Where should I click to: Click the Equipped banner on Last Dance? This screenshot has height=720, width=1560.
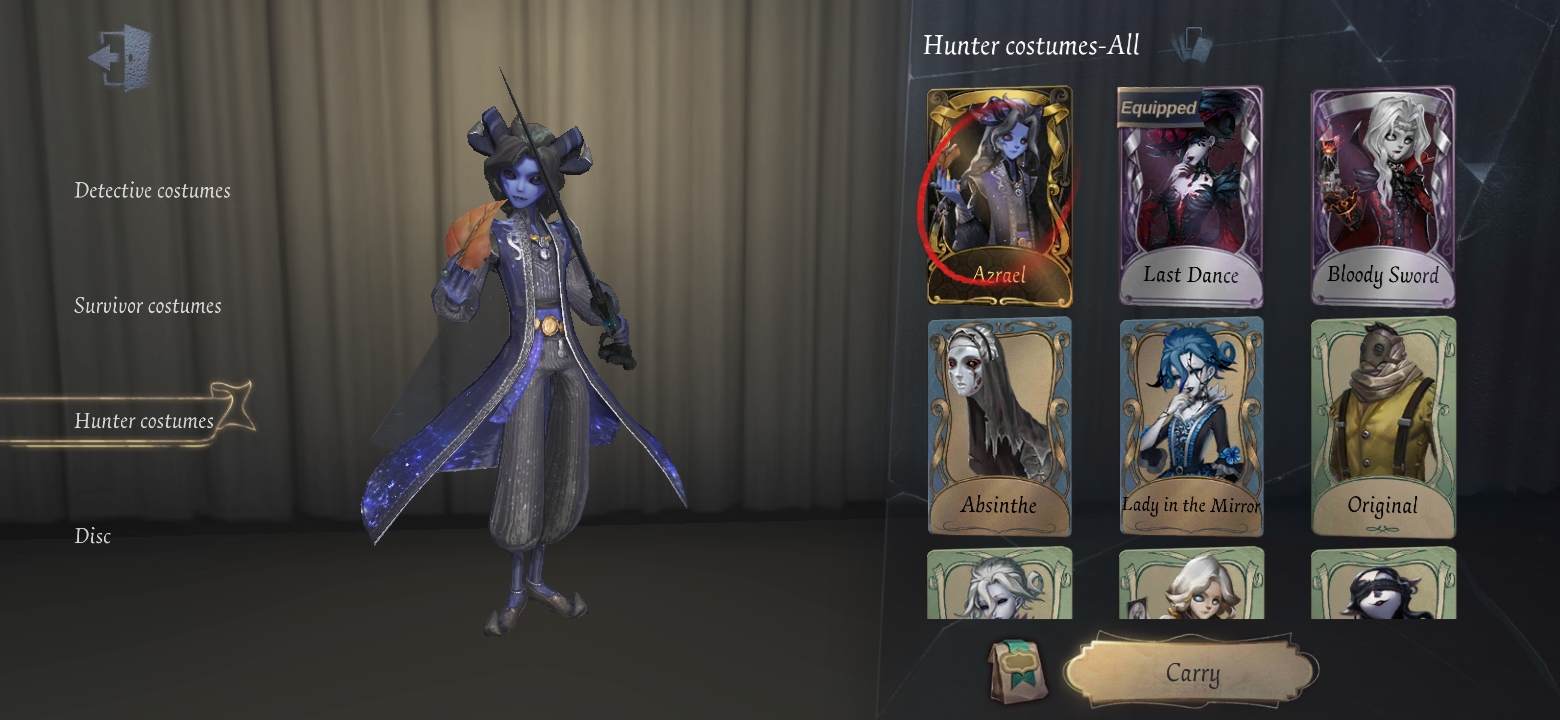tap(1158, 106)
